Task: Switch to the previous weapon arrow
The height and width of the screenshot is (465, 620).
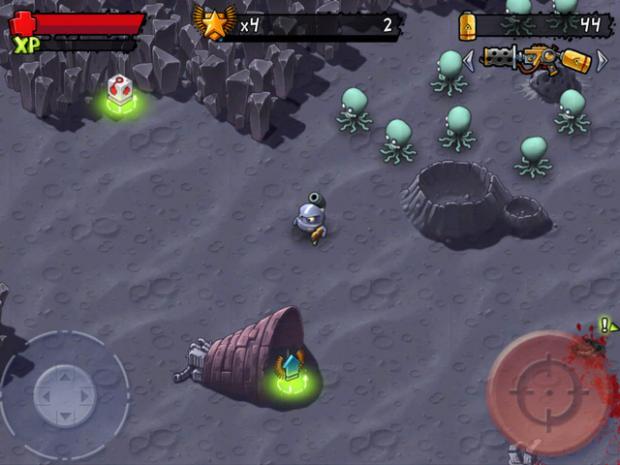Action: point(468,61)
